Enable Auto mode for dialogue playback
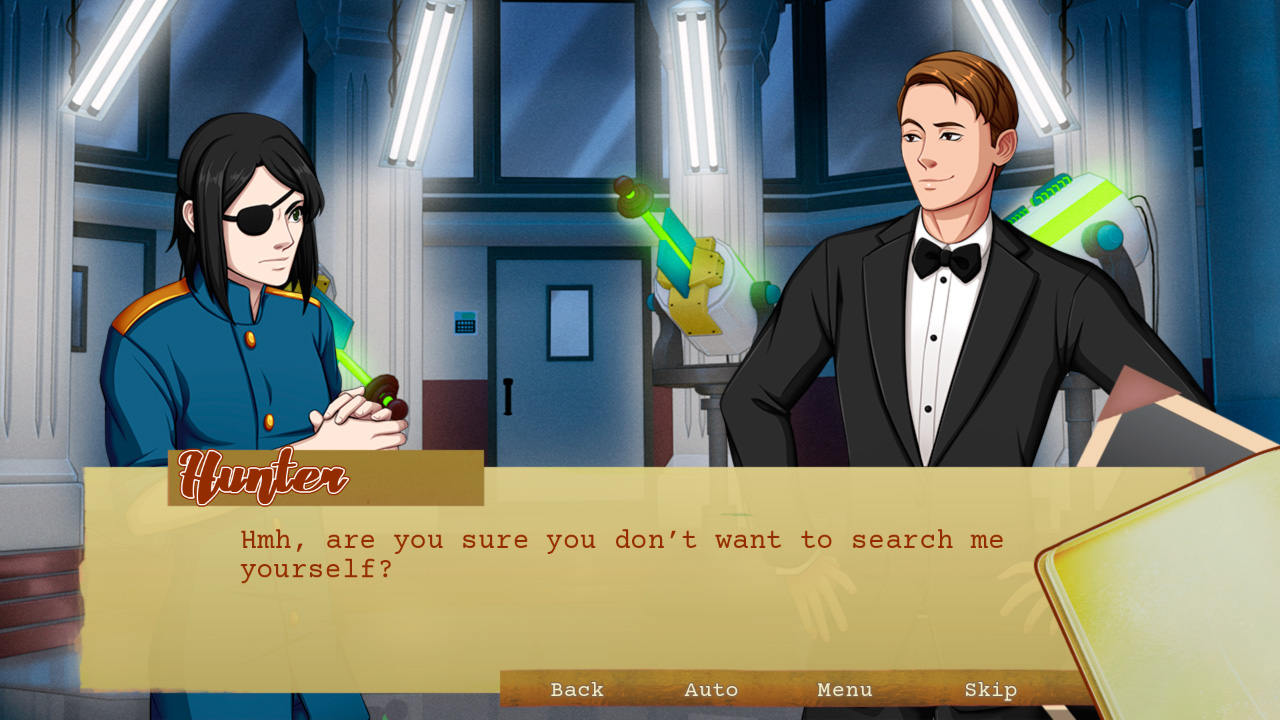 tap(711, 690)
